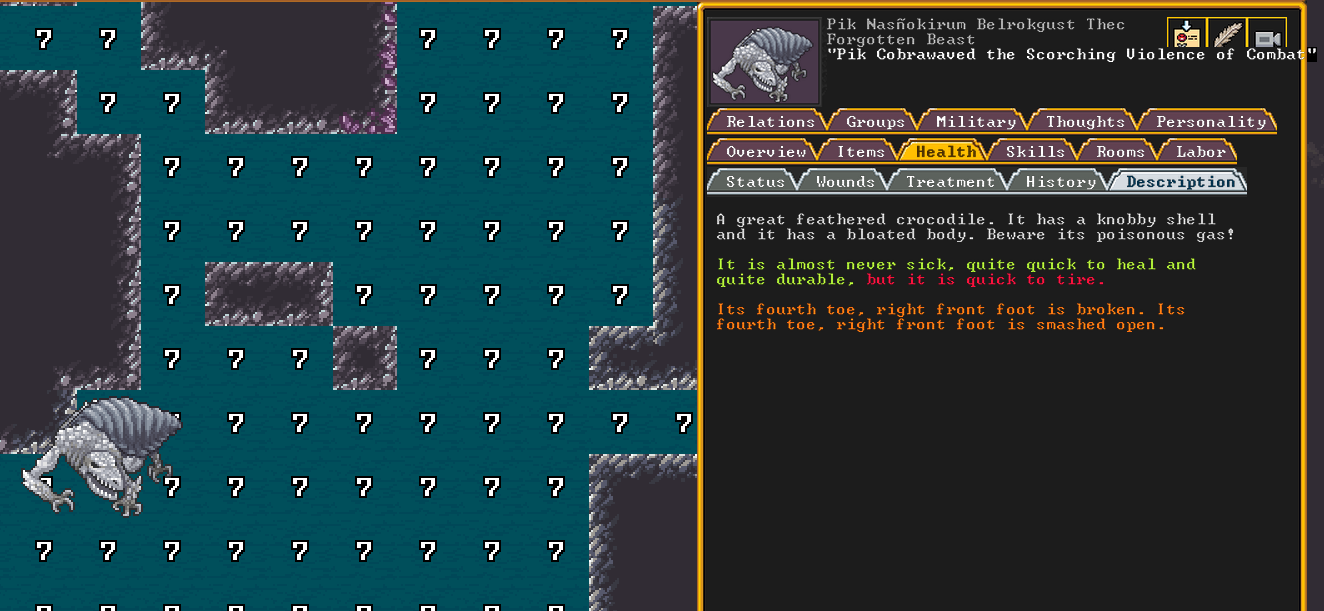Open the Items tab

pyautogui.click(x=860, y=151)
